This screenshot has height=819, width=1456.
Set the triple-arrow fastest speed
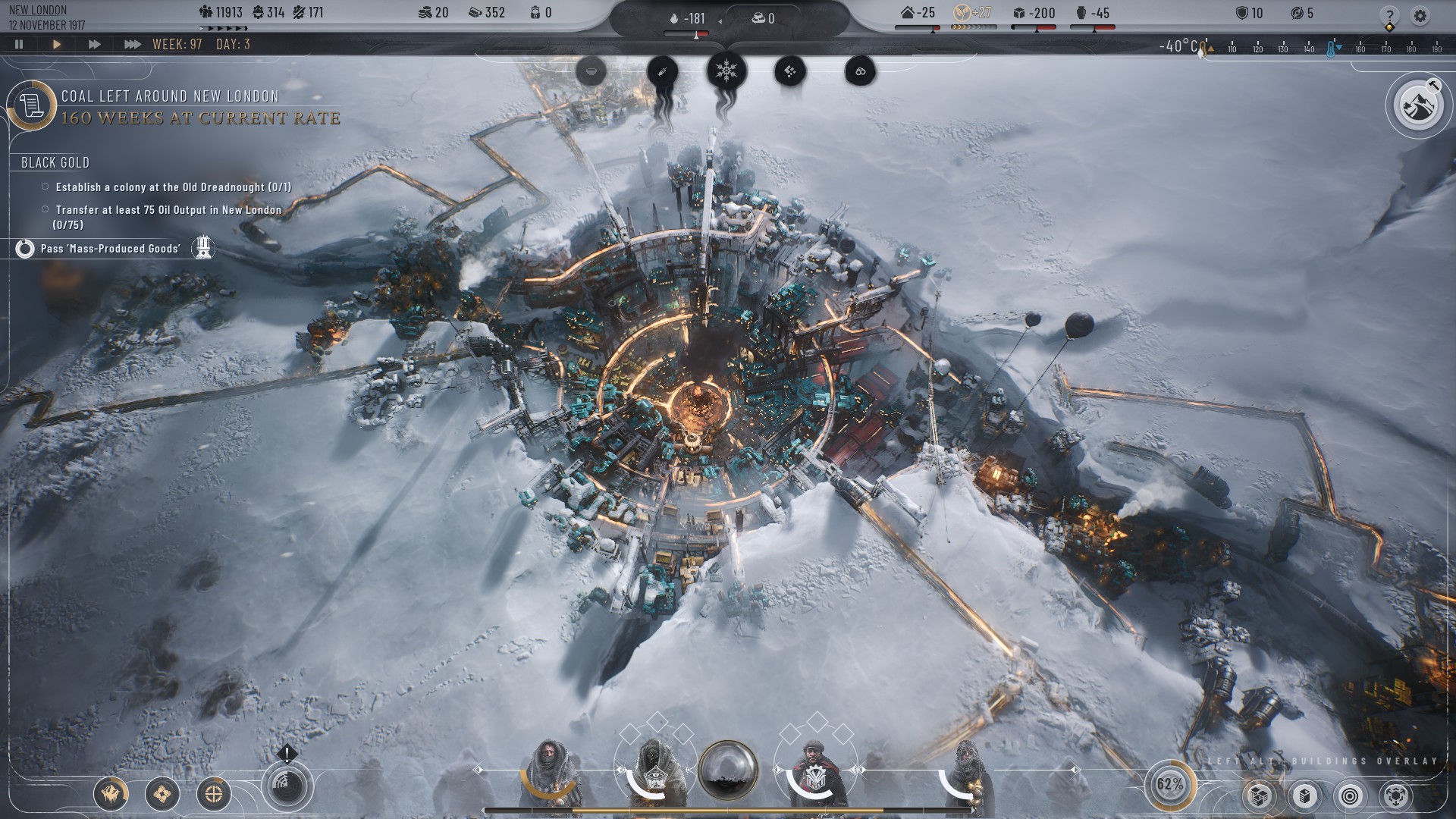132,44
